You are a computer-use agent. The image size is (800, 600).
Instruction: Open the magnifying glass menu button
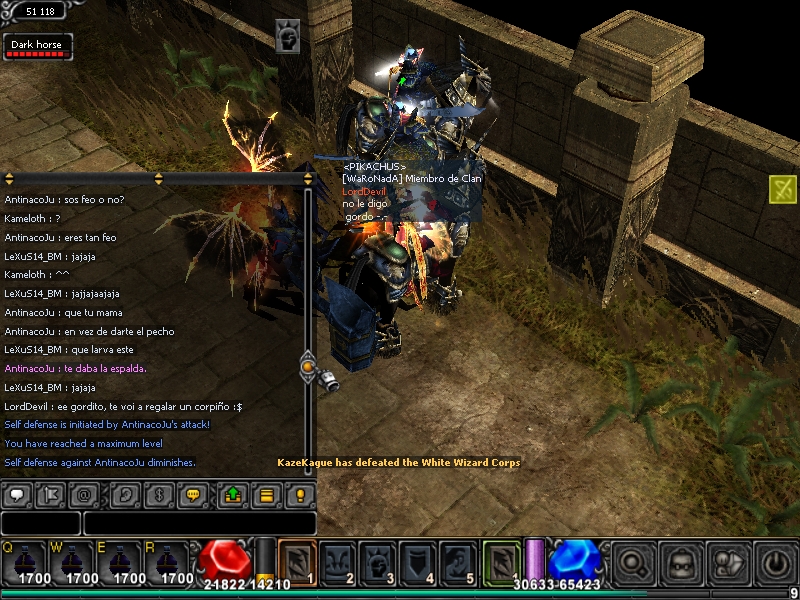pos(633,563)
